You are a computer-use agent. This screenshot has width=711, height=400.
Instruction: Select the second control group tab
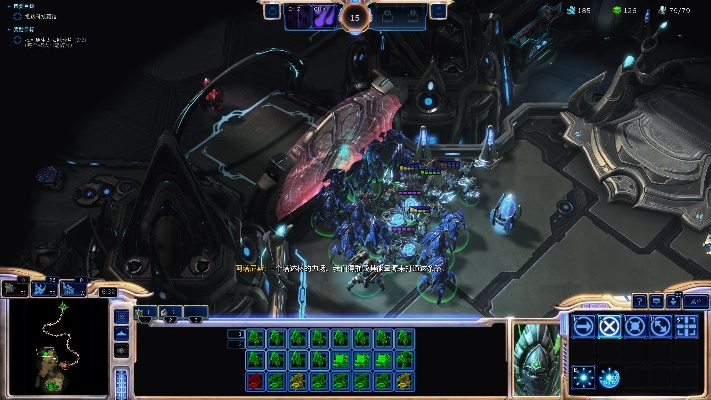(171, 313)
